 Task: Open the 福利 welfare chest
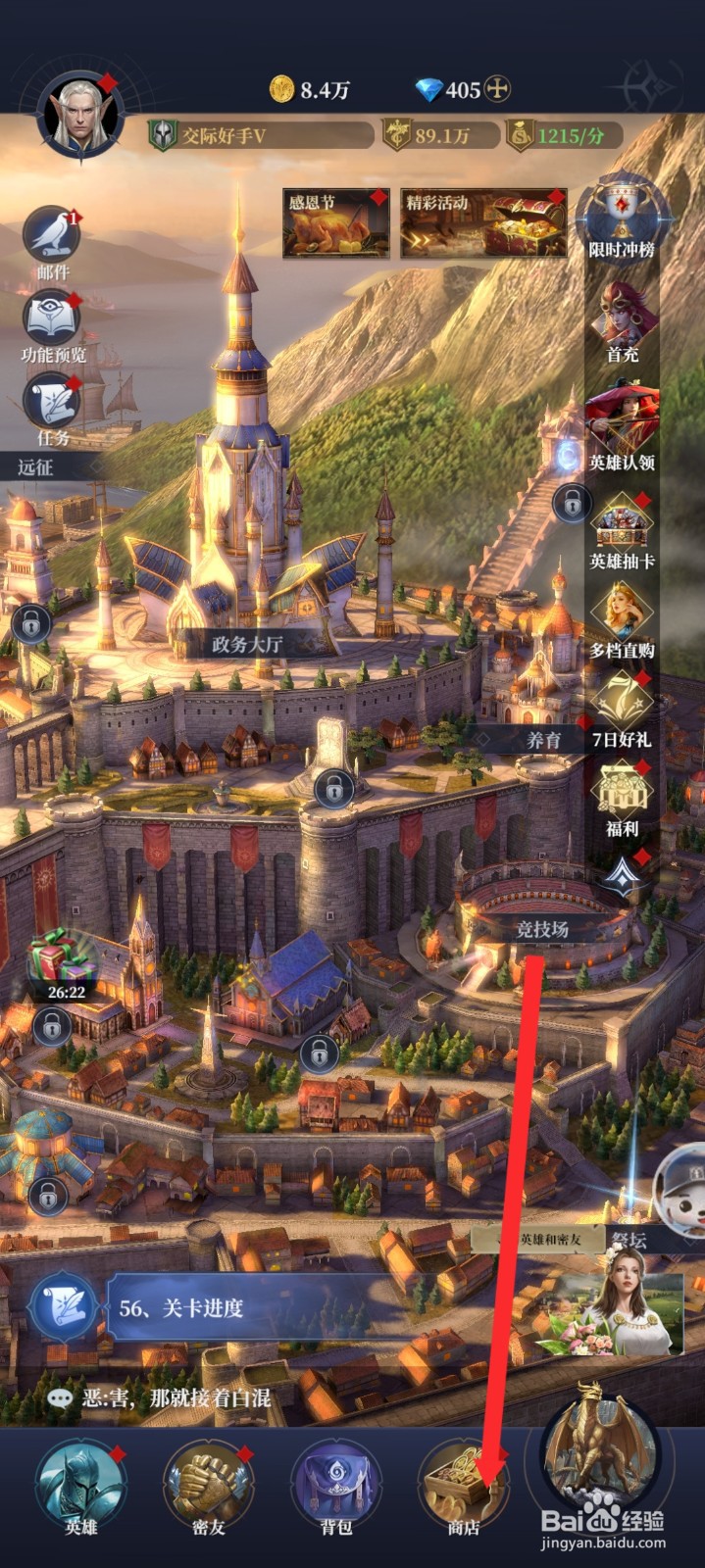pyautogui.click(x=622, y=796)
